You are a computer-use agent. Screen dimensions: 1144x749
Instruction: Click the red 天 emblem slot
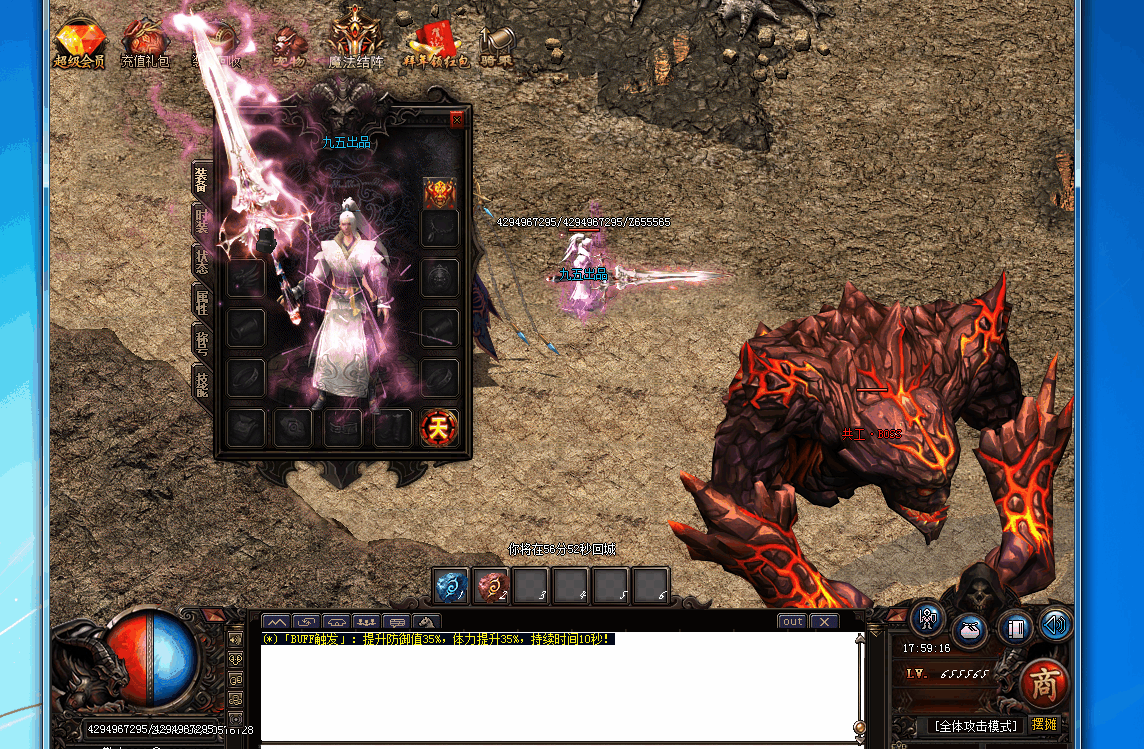[x=438, y=428]
